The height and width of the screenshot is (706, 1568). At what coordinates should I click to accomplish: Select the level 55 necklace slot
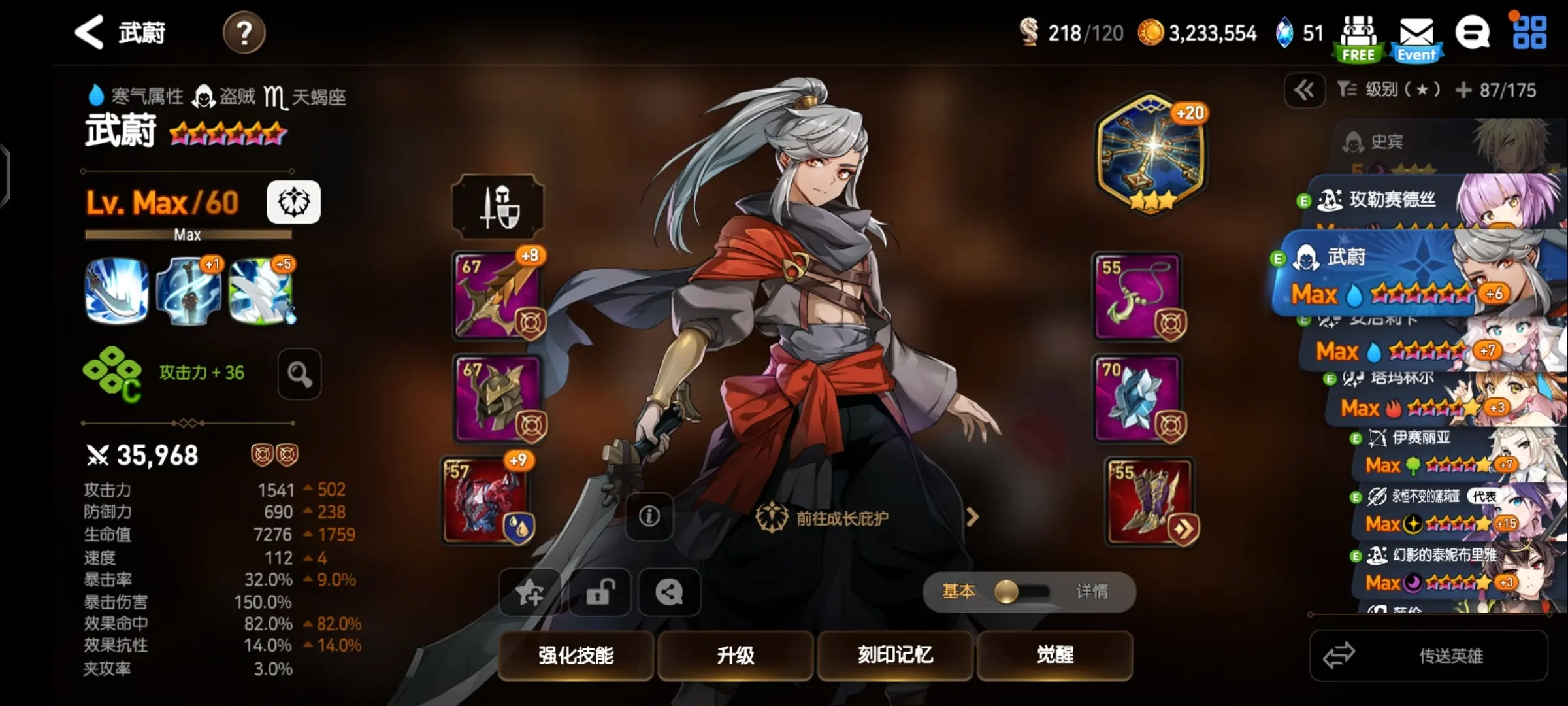[1137, 295]
